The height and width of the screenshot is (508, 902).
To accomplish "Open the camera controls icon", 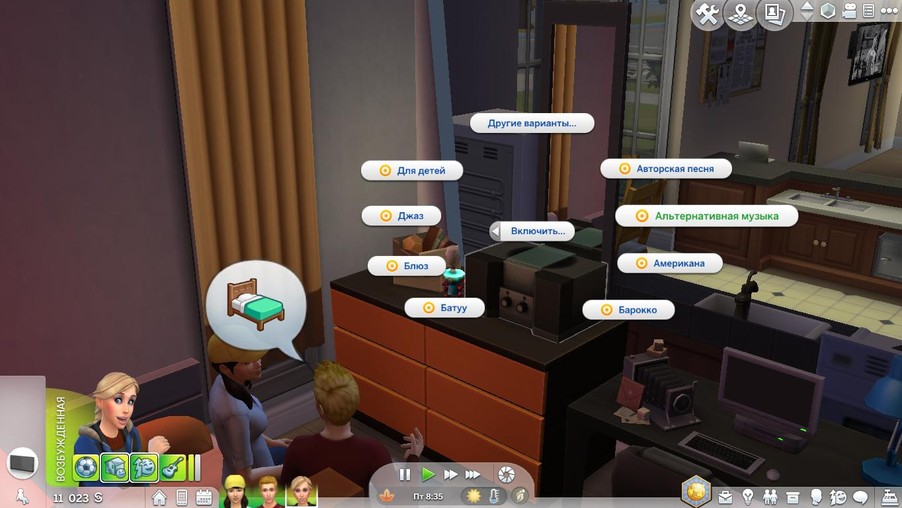I will pyautogui.click(x=851, y=12).
